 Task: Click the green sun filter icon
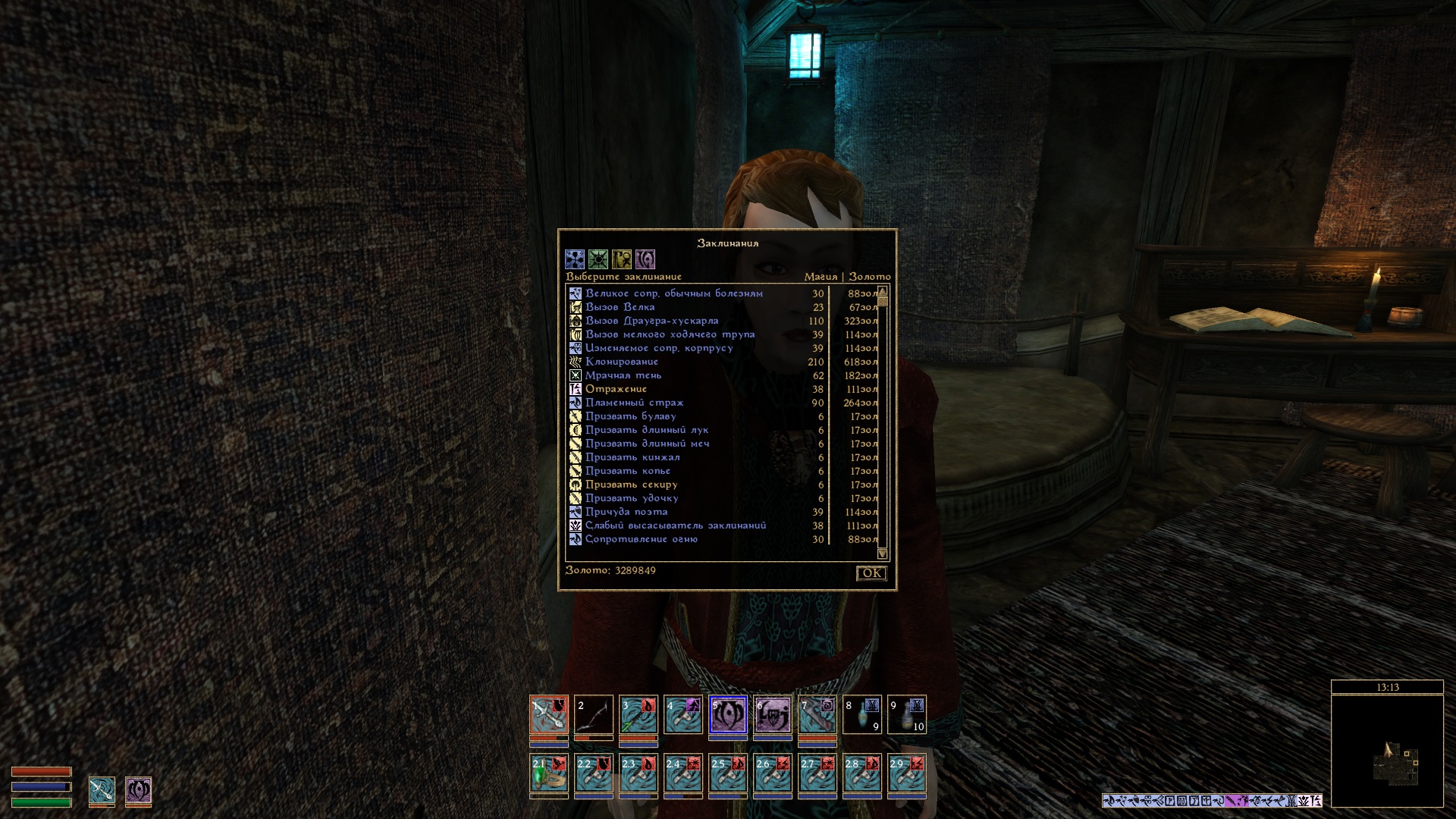[598, 259]
